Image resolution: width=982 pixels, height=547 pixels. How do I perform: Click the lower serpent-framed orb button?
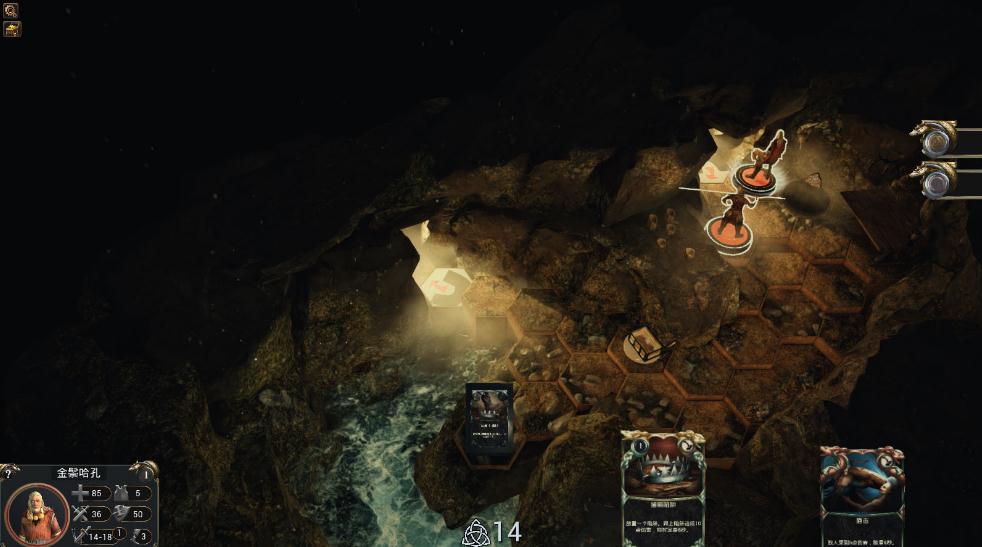(937, 181)
